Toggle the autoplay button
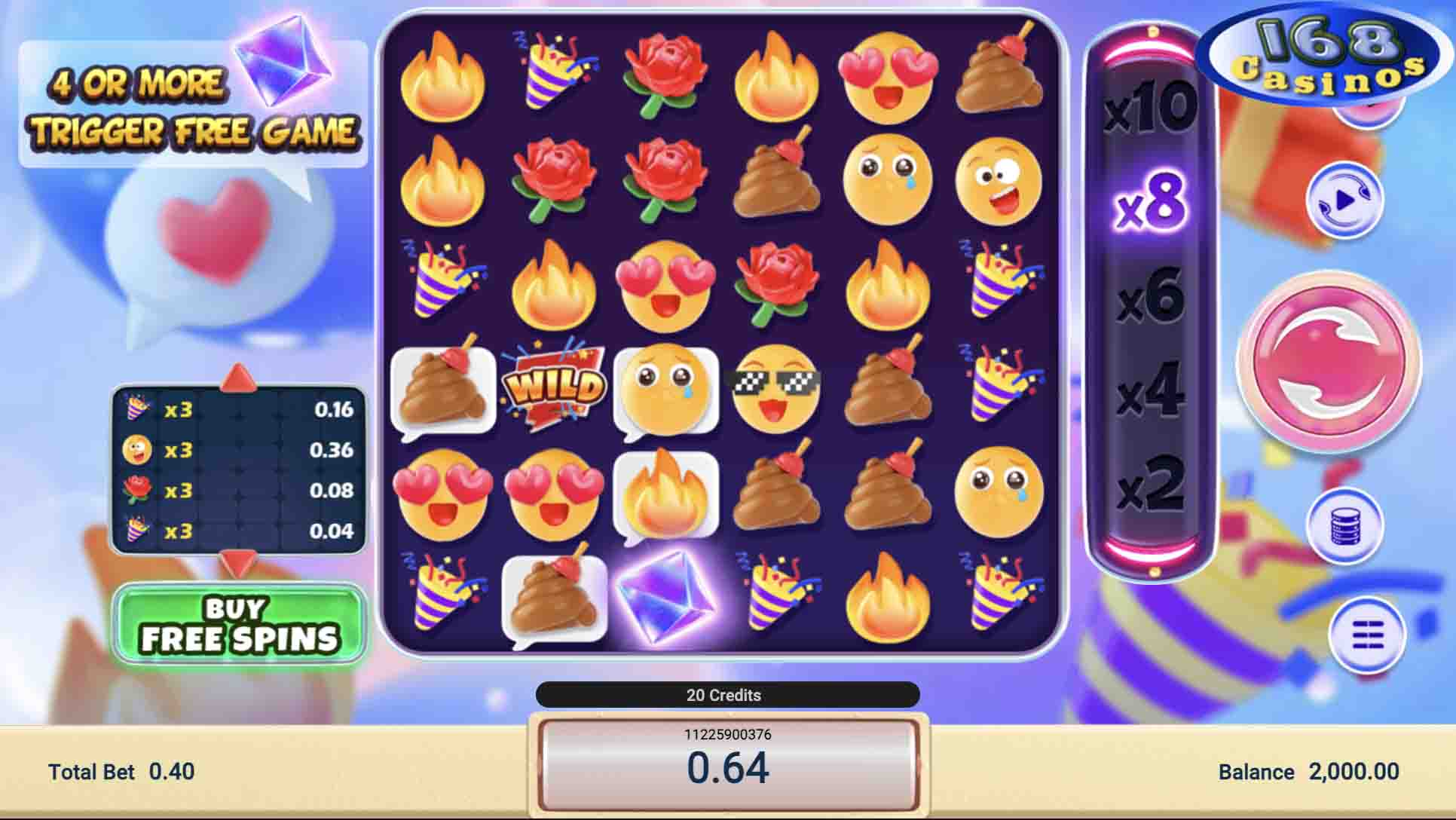The image size is (1456, 820). tap(1345, 201)
